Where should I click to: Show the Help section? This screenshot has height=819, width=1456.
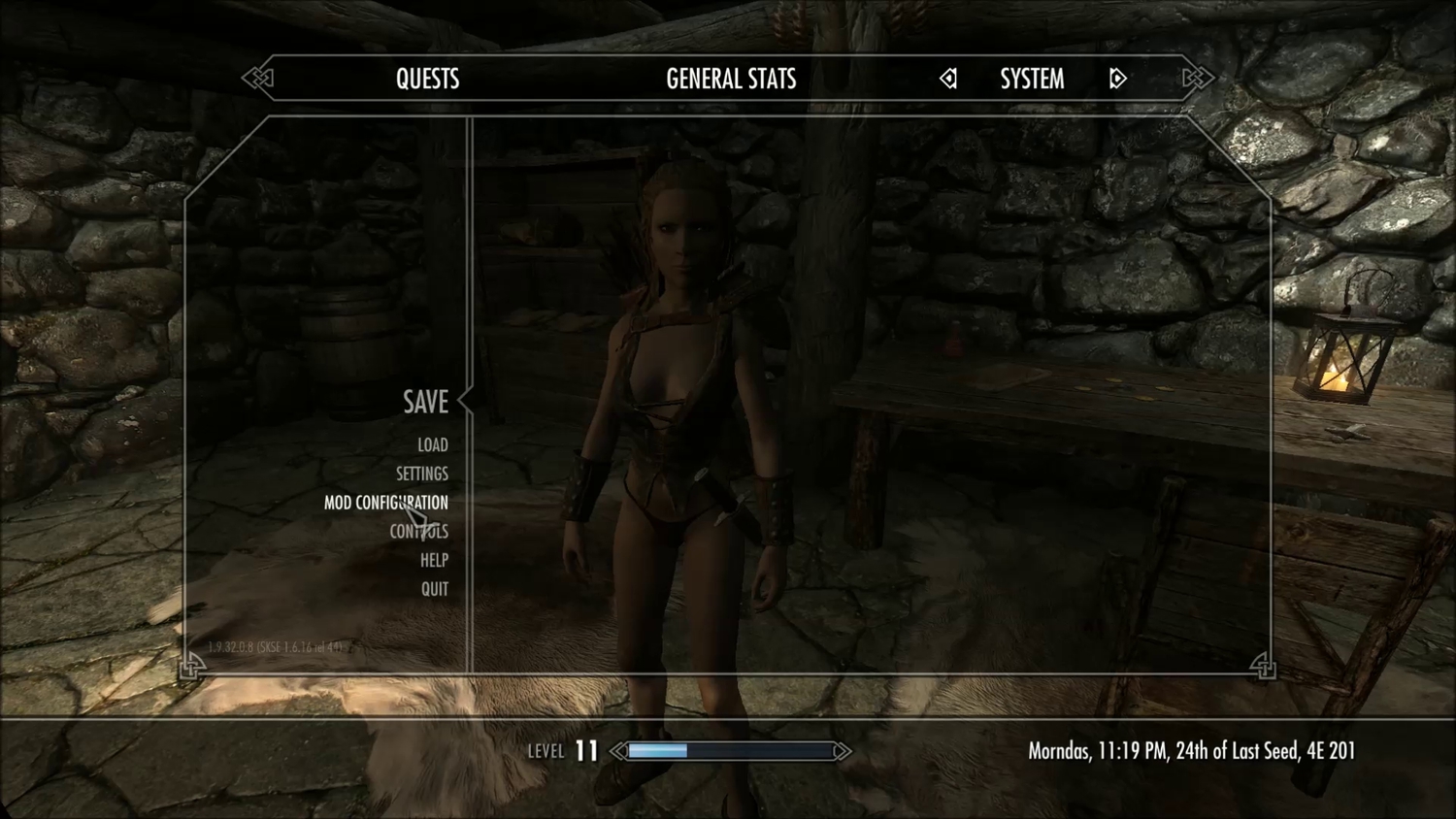434,560
